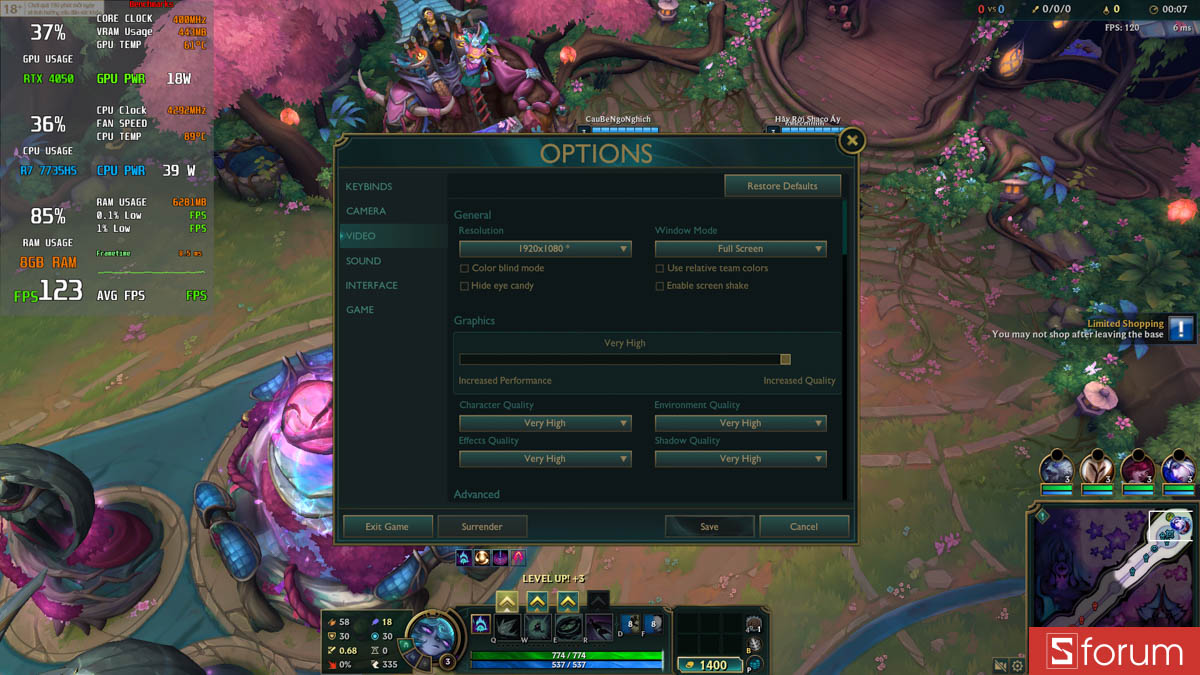Open the Interface settings section

[x=372, y=285]
